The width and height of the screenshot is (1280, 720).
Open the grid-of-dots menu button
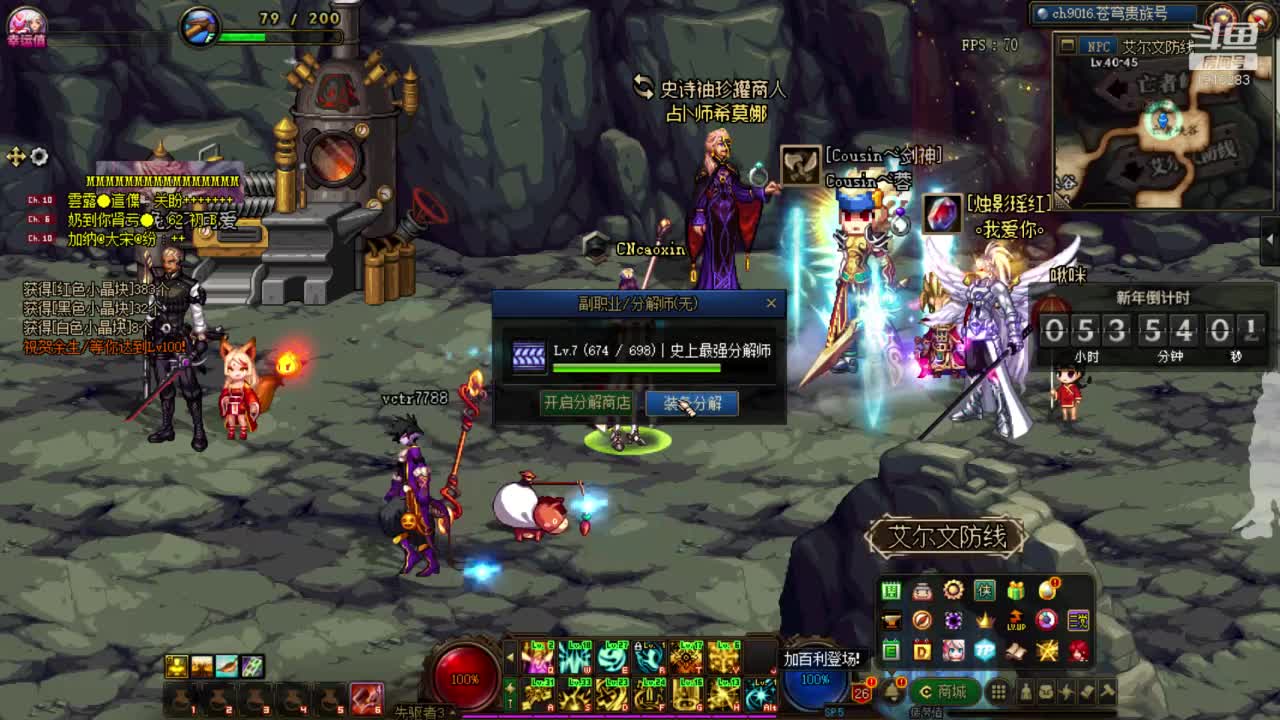(x=998, y=692)
